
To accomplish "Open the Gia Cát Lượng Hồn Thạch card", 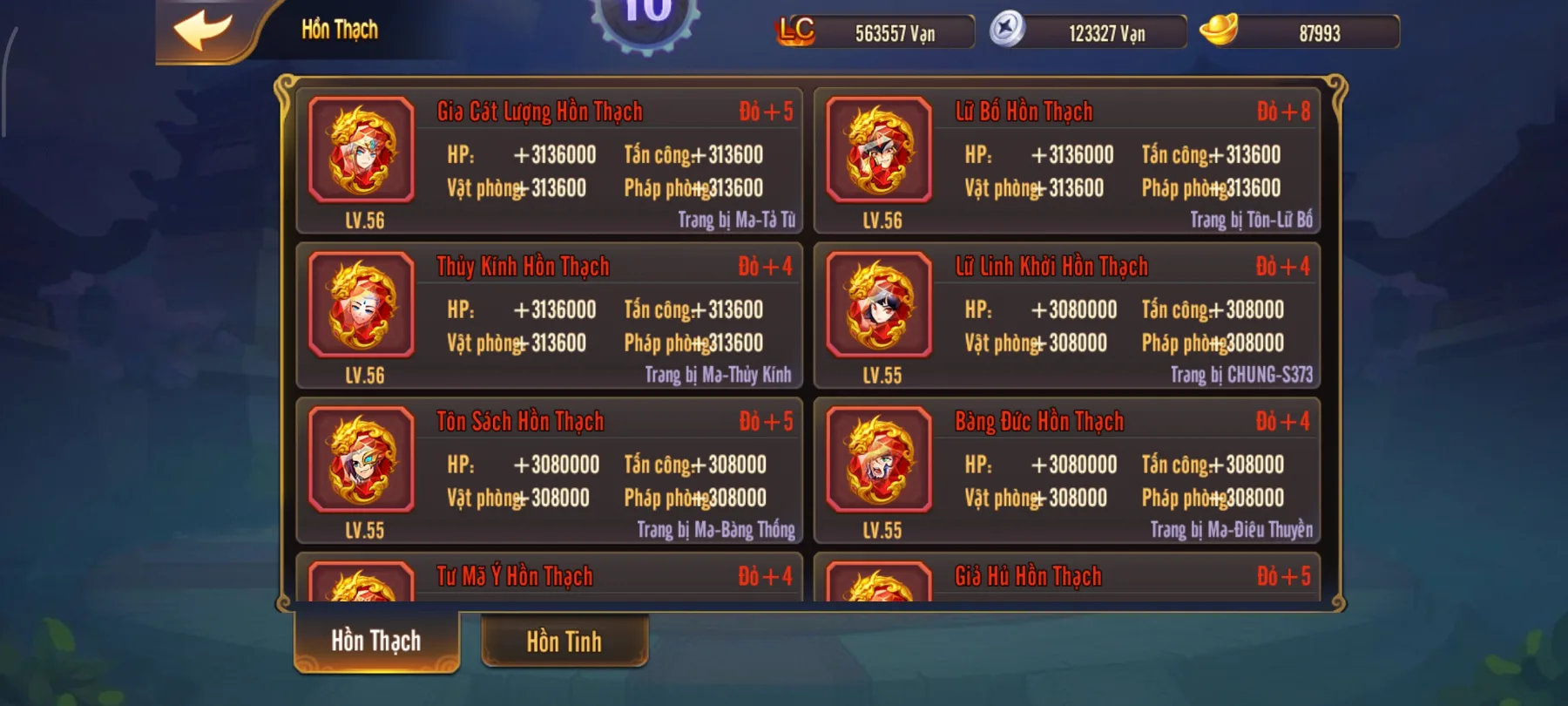I will coord(549,157).
